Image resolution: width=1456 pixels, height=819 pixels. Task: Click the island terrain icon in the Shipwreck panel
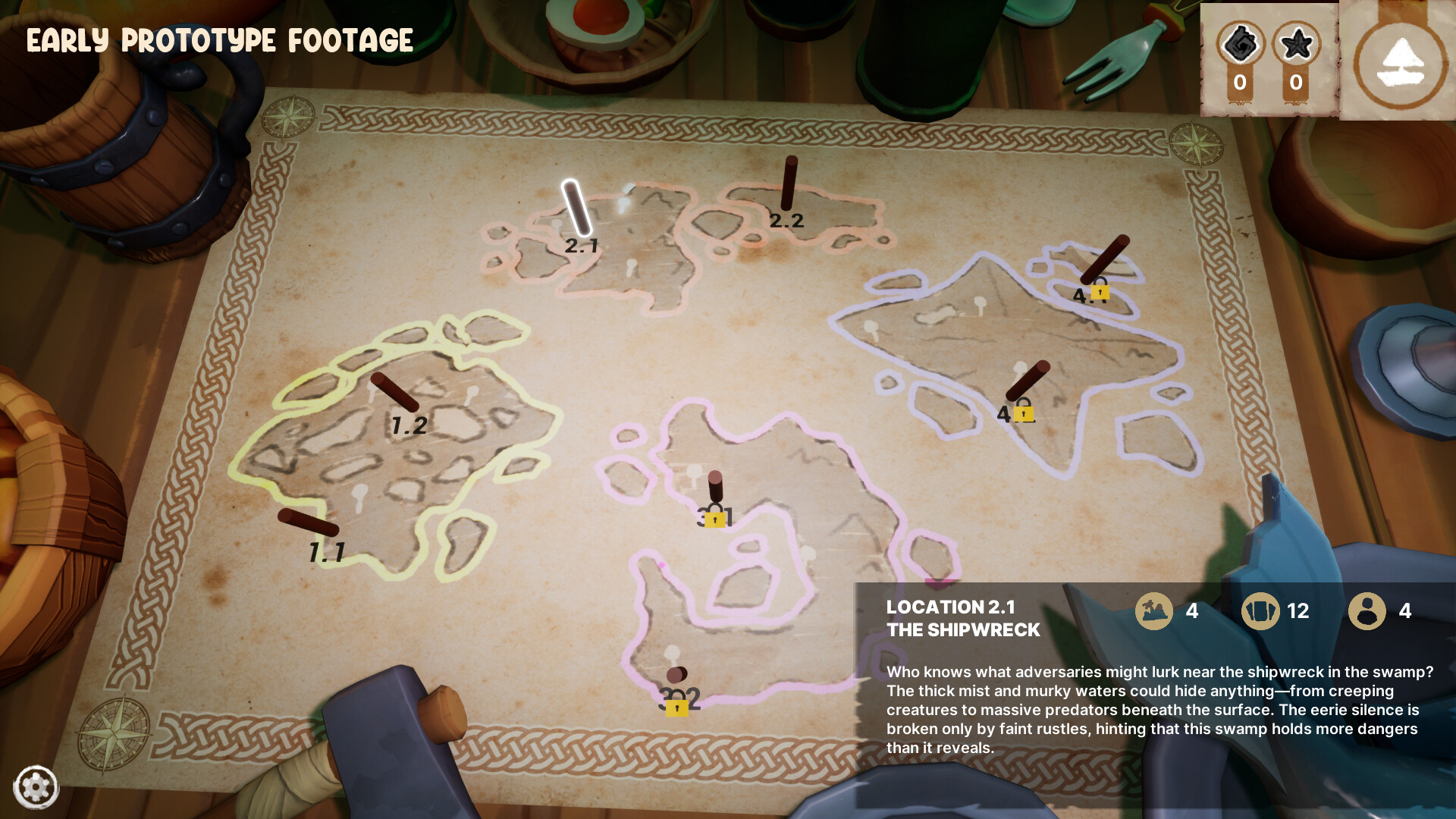pos(1156,611)
